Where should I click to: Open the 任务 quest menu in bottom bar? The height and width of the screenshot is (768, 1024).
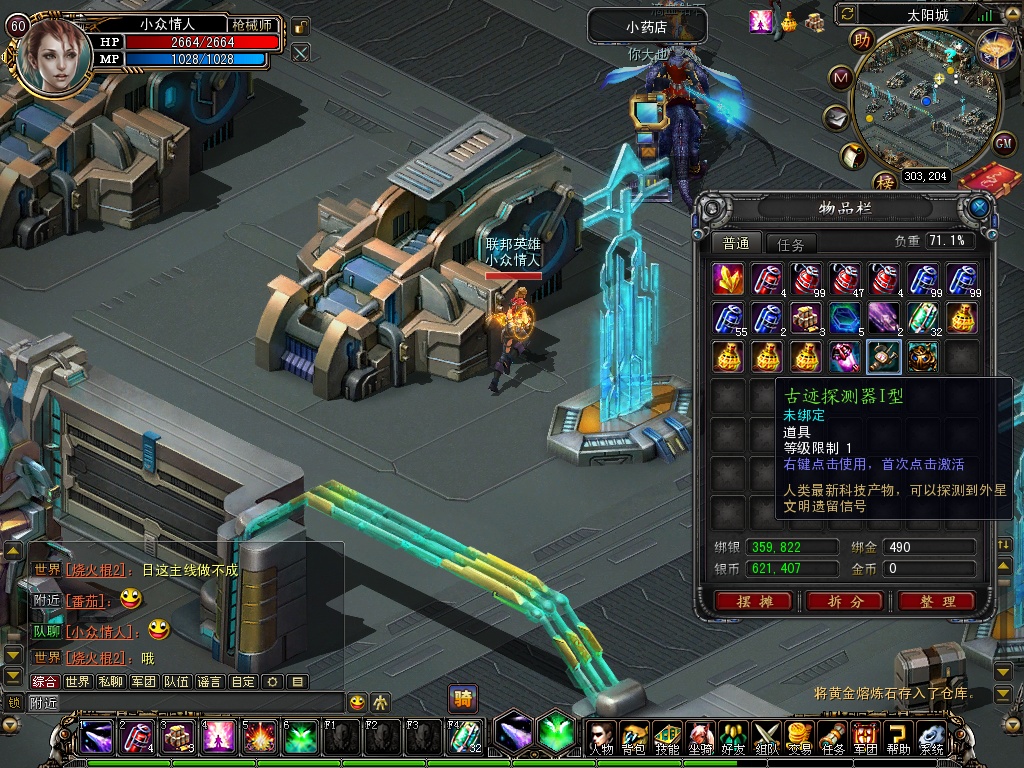pyautogui.click(x=832, y=737)
